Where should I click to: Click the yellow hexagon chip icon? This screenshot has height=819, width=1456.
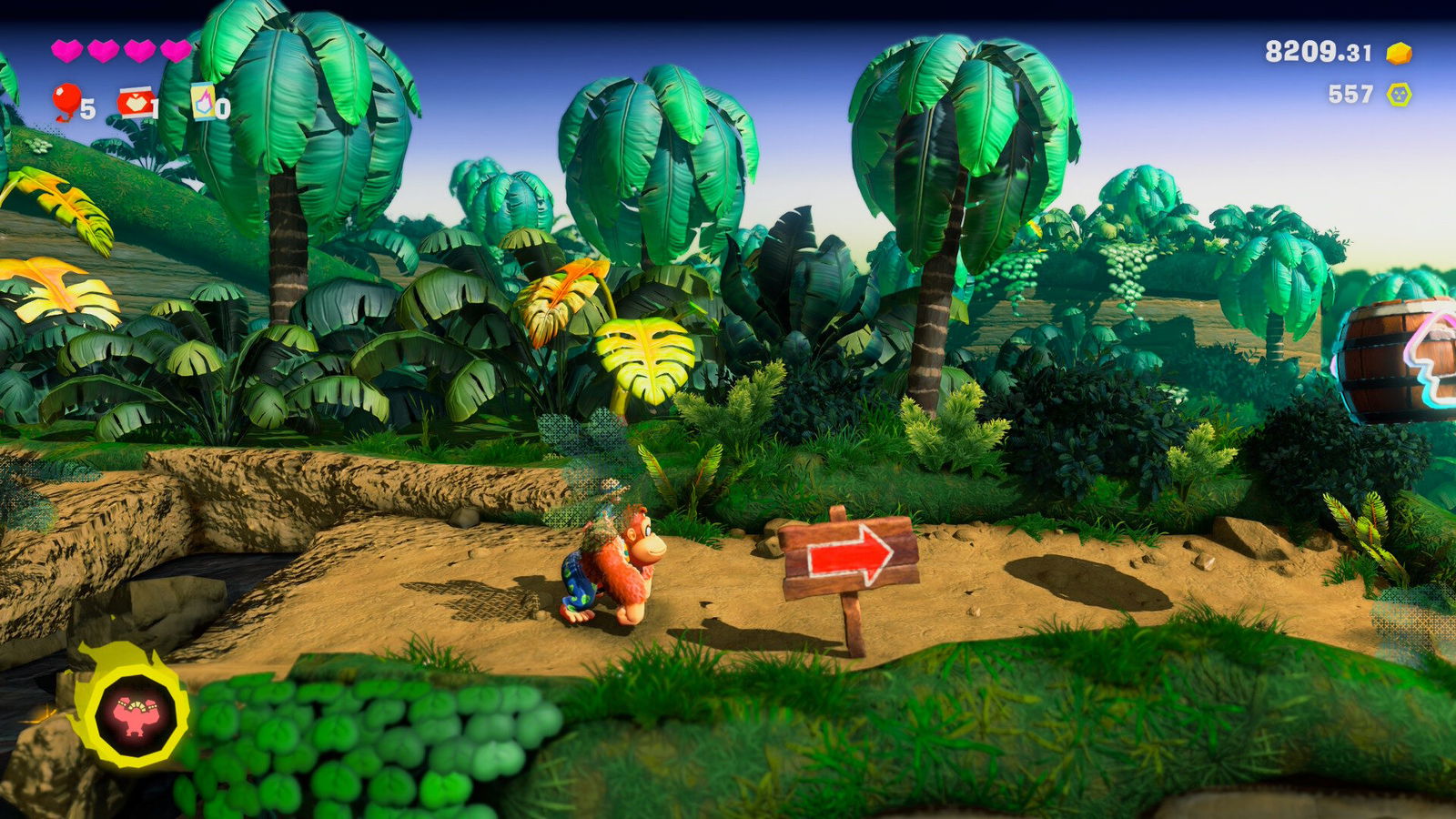pos(1399,95)
